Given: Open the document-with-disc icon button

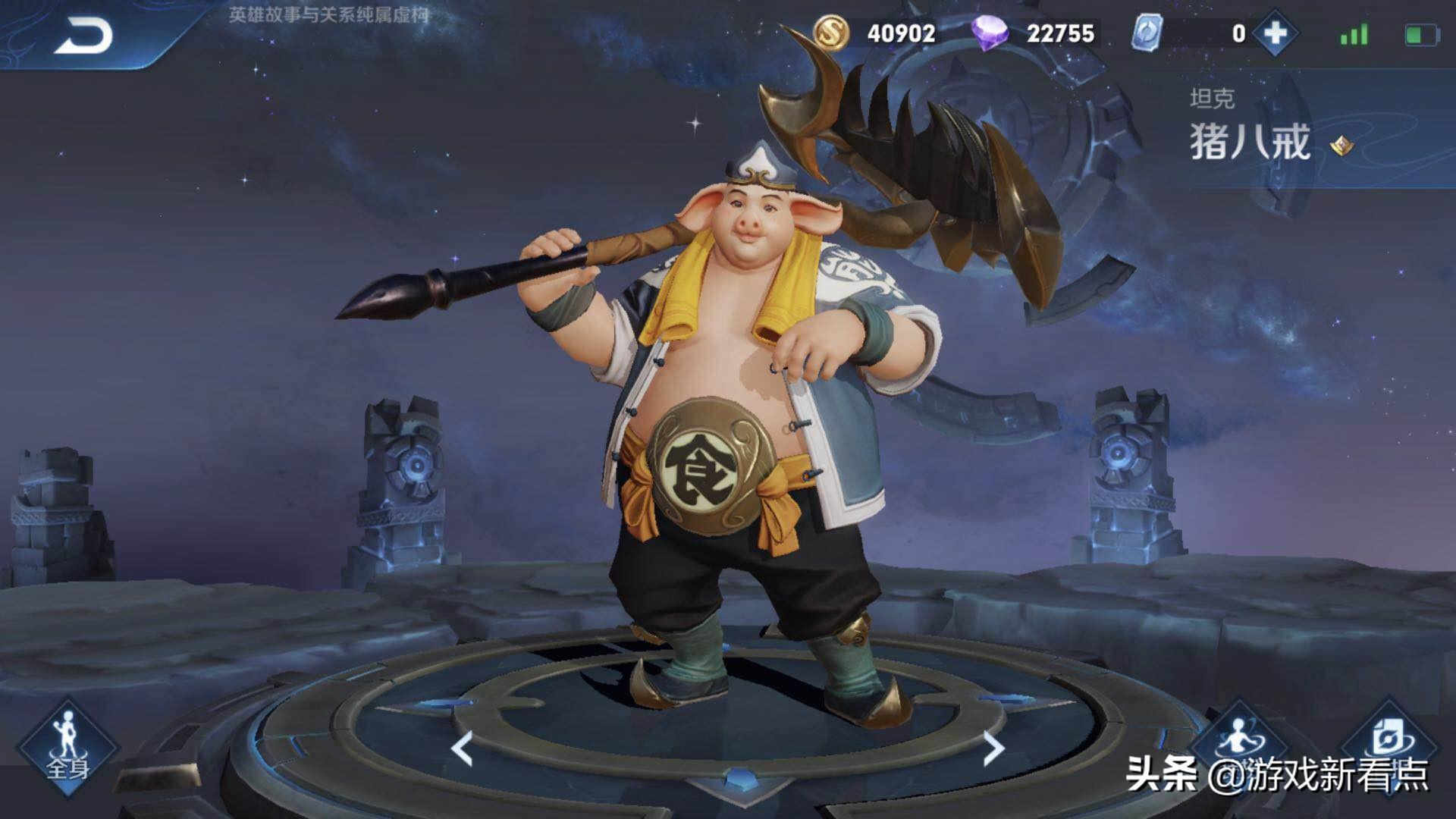Looking at the screenshot, I should coord(1390,739).
